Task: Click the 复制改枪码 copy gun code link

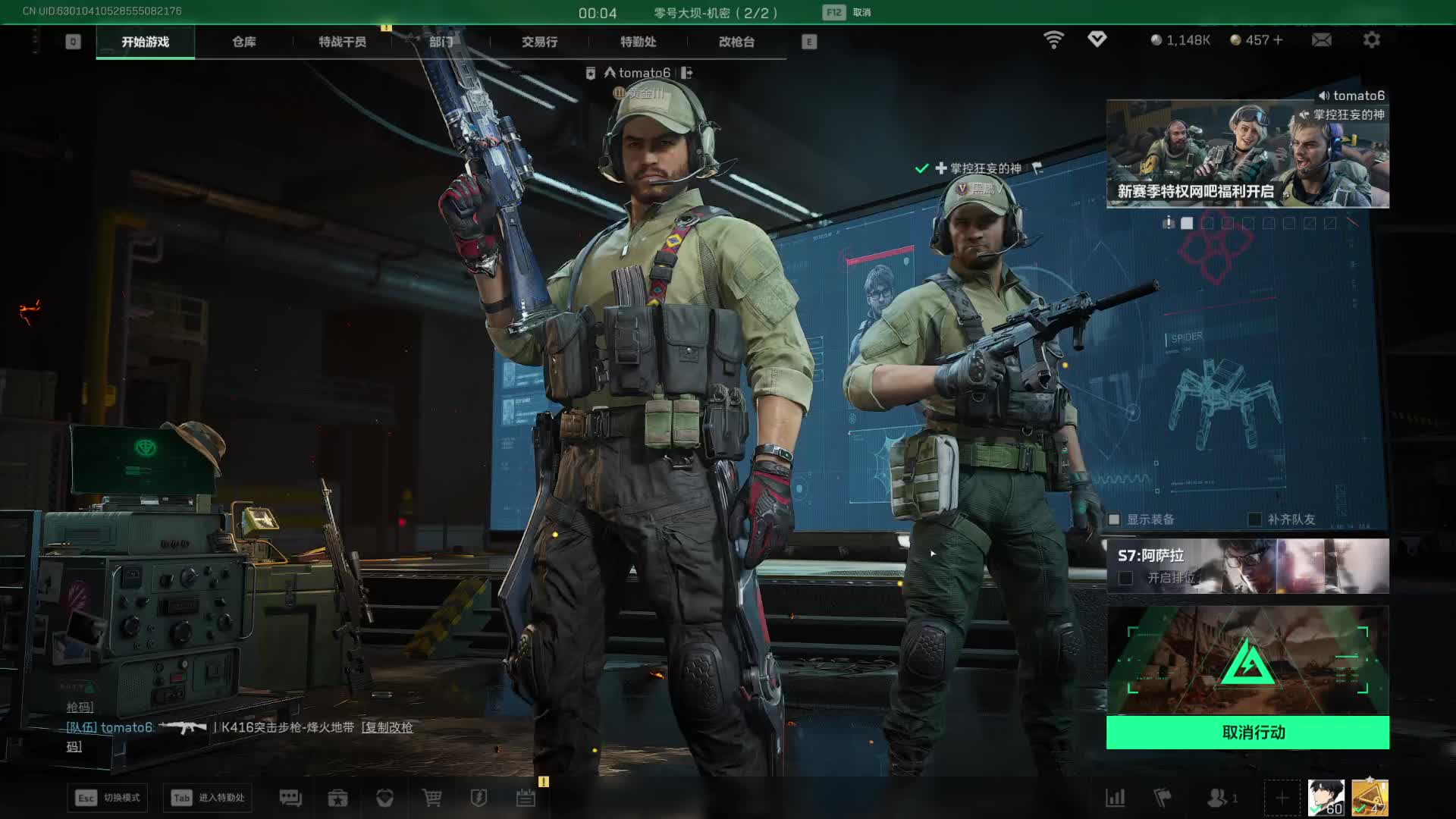Action: pos(388,727)
